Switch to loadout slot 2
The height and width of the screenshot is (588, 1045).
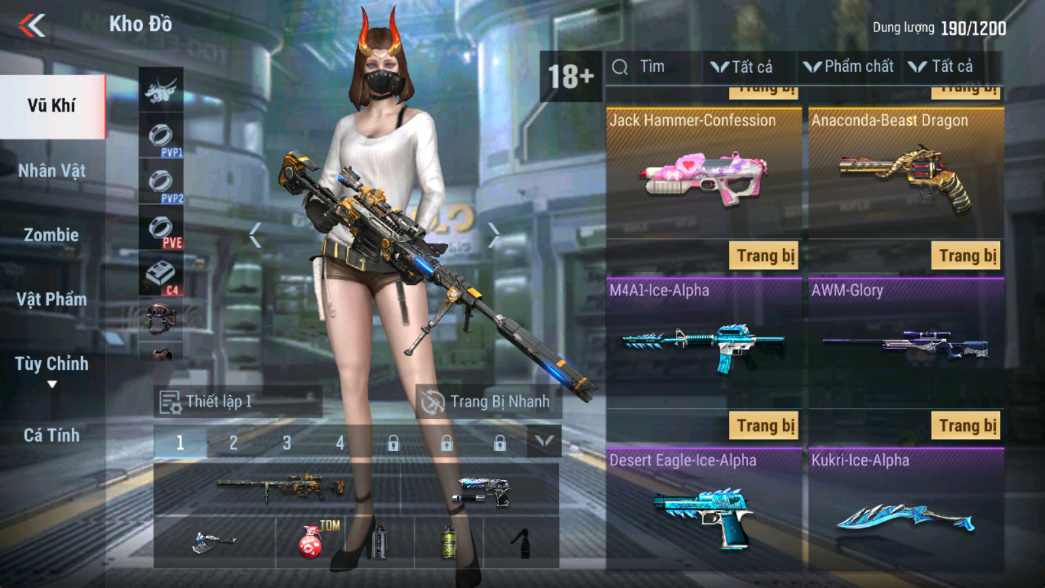(x=233, y=442)
